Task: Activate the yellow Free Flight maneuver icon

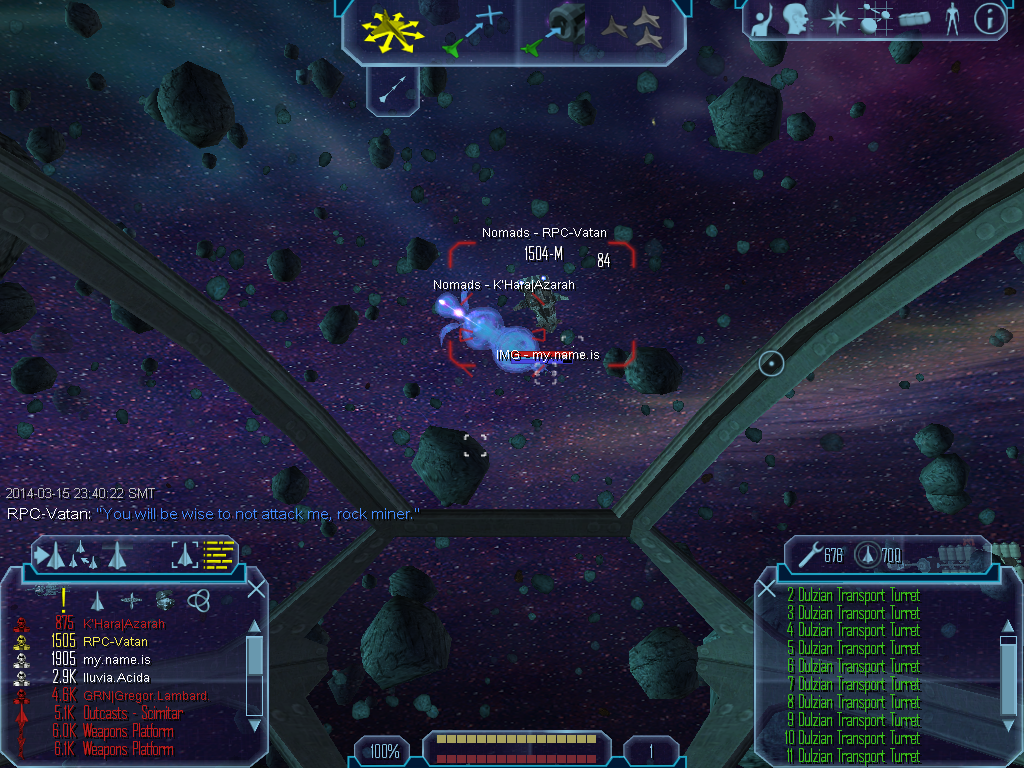Action: tap(393, 30)
